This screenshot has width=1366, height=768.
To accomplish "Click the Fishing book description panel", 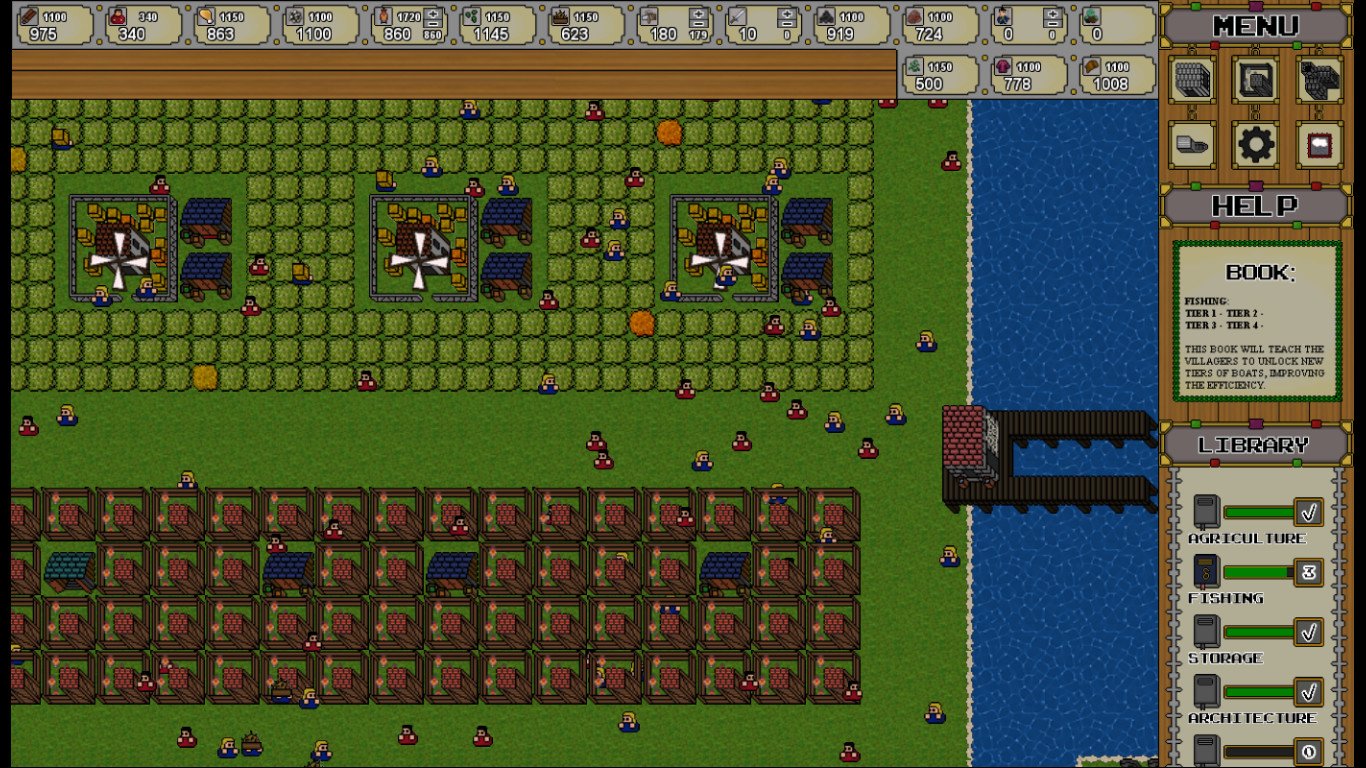I will (x=1257, y=322).
